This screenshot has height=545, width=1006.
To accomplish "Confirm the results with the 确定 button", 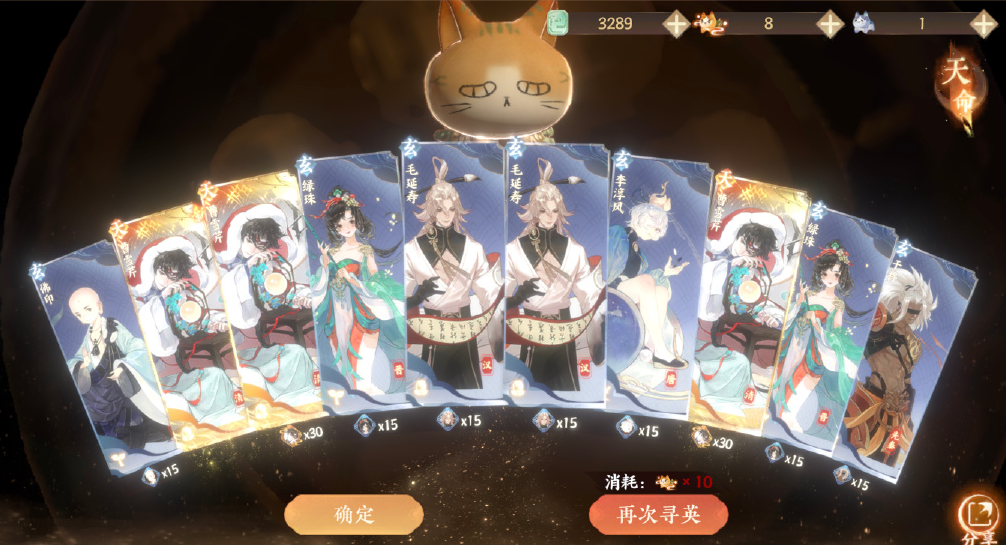I will [x=353, y=514].
